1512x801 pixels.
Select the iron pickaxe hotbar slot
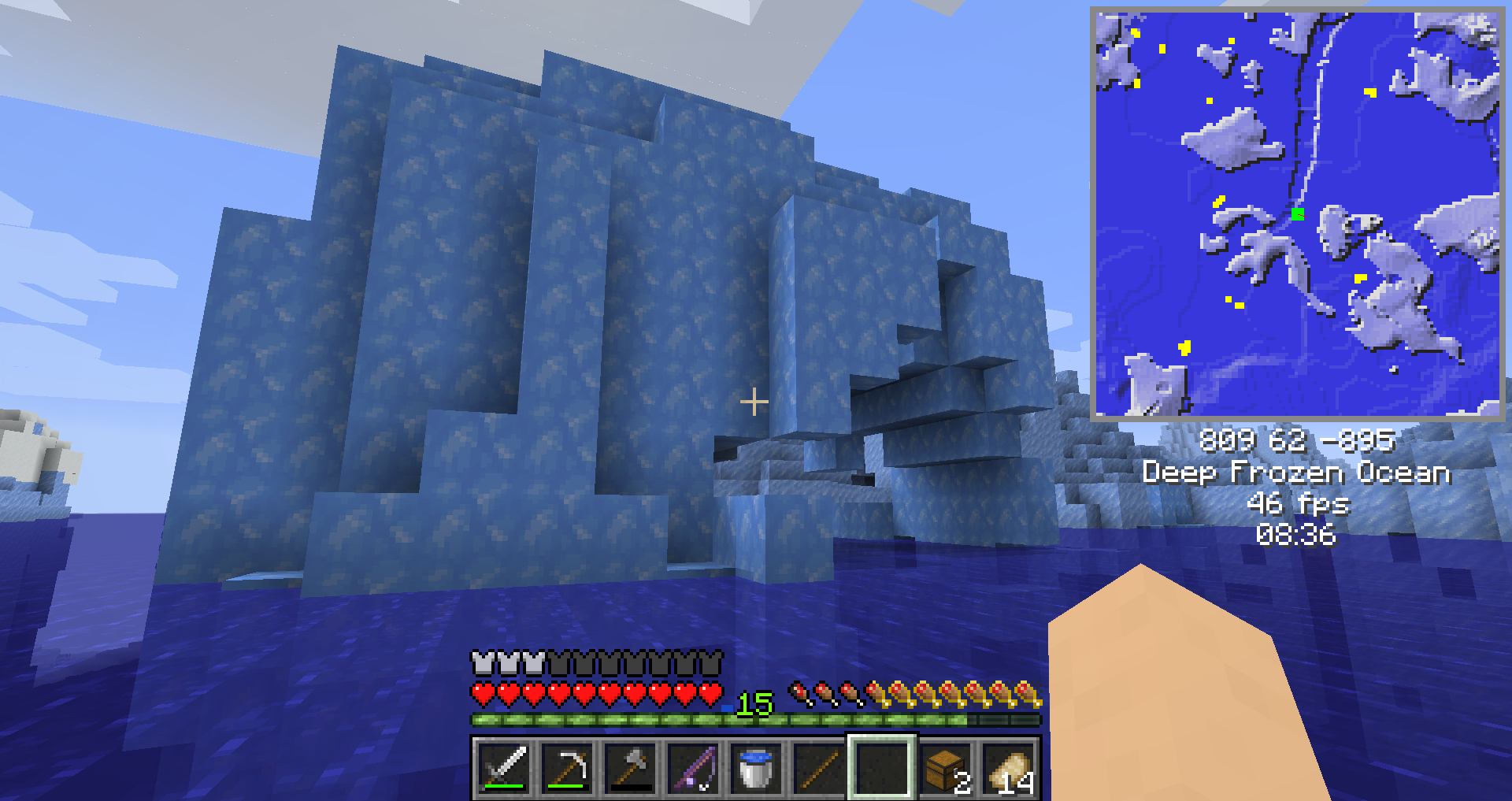[567, 768]
